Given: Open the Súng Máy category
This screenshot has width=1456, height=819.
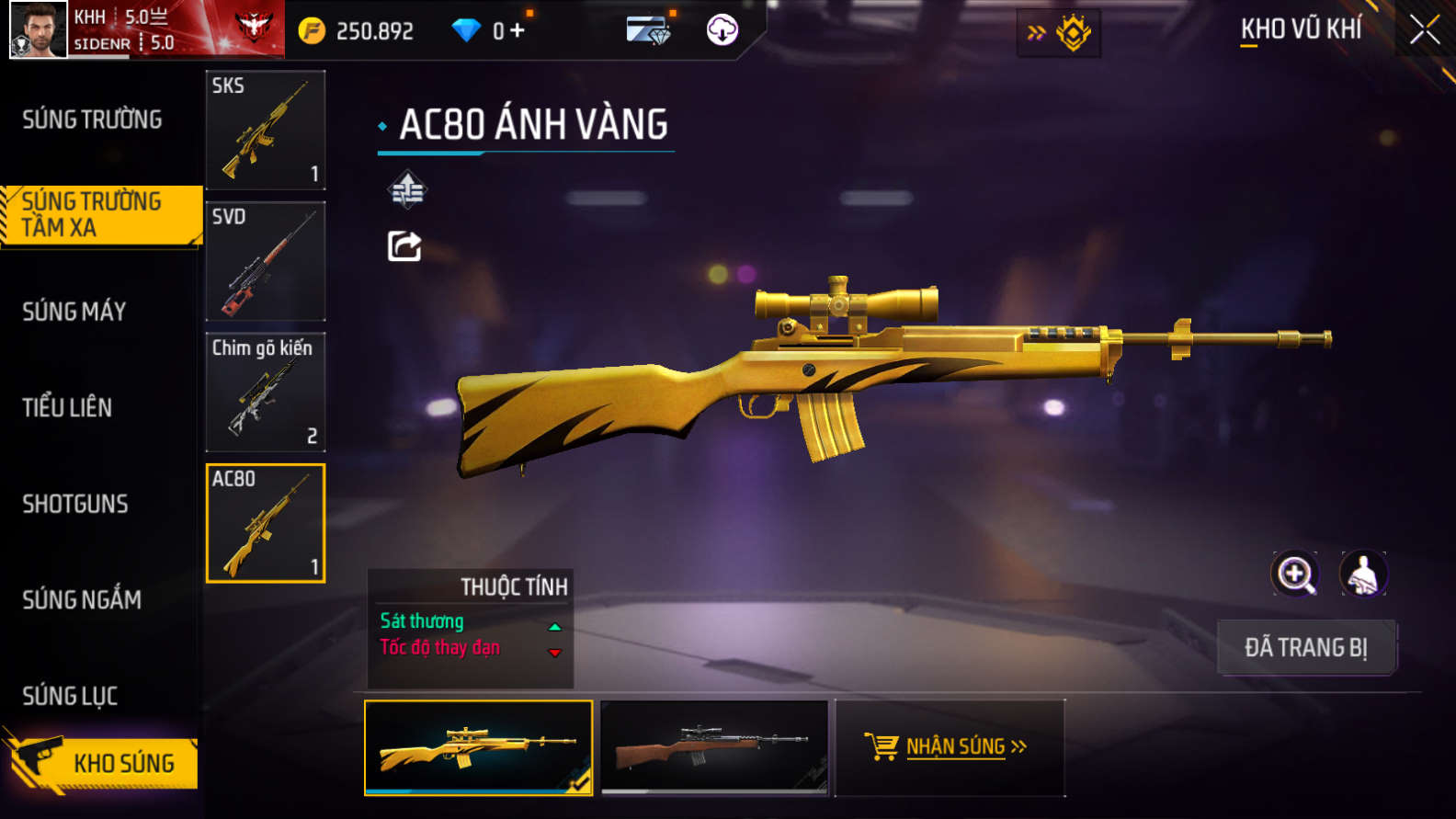Looking at the screenshot, I should (74, 312).
